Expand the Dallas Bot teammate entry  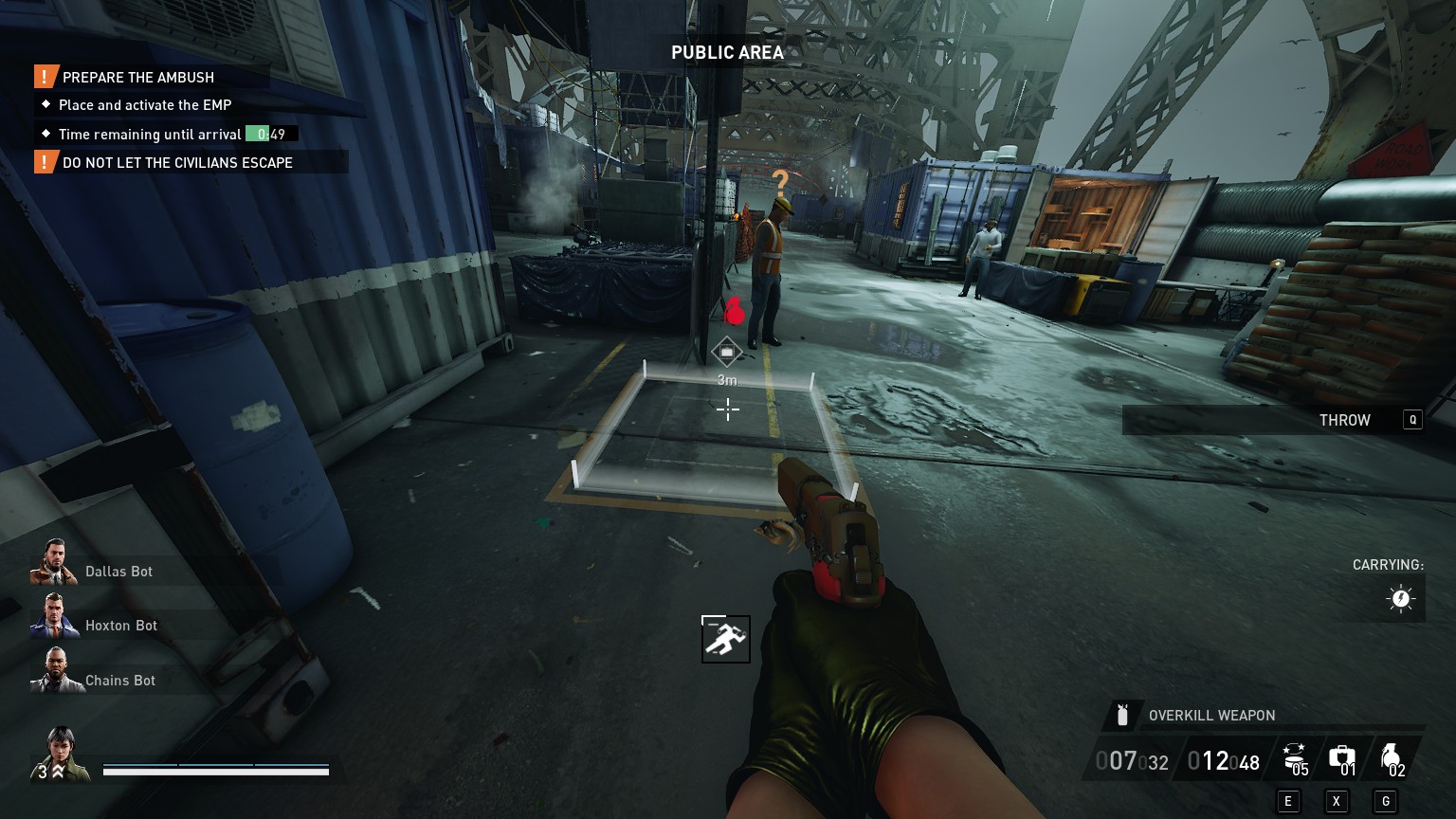(118, 572)
